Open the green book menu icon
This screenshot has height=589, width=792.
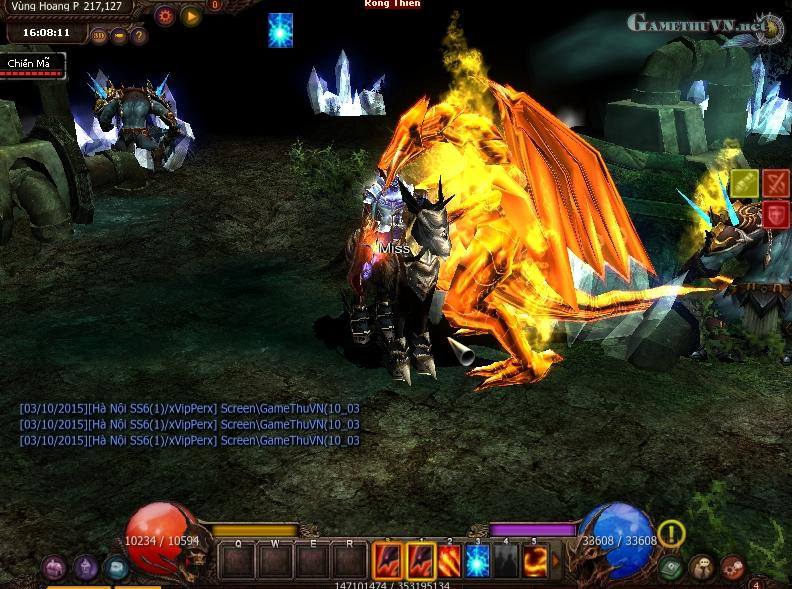[x=670, y=568]
